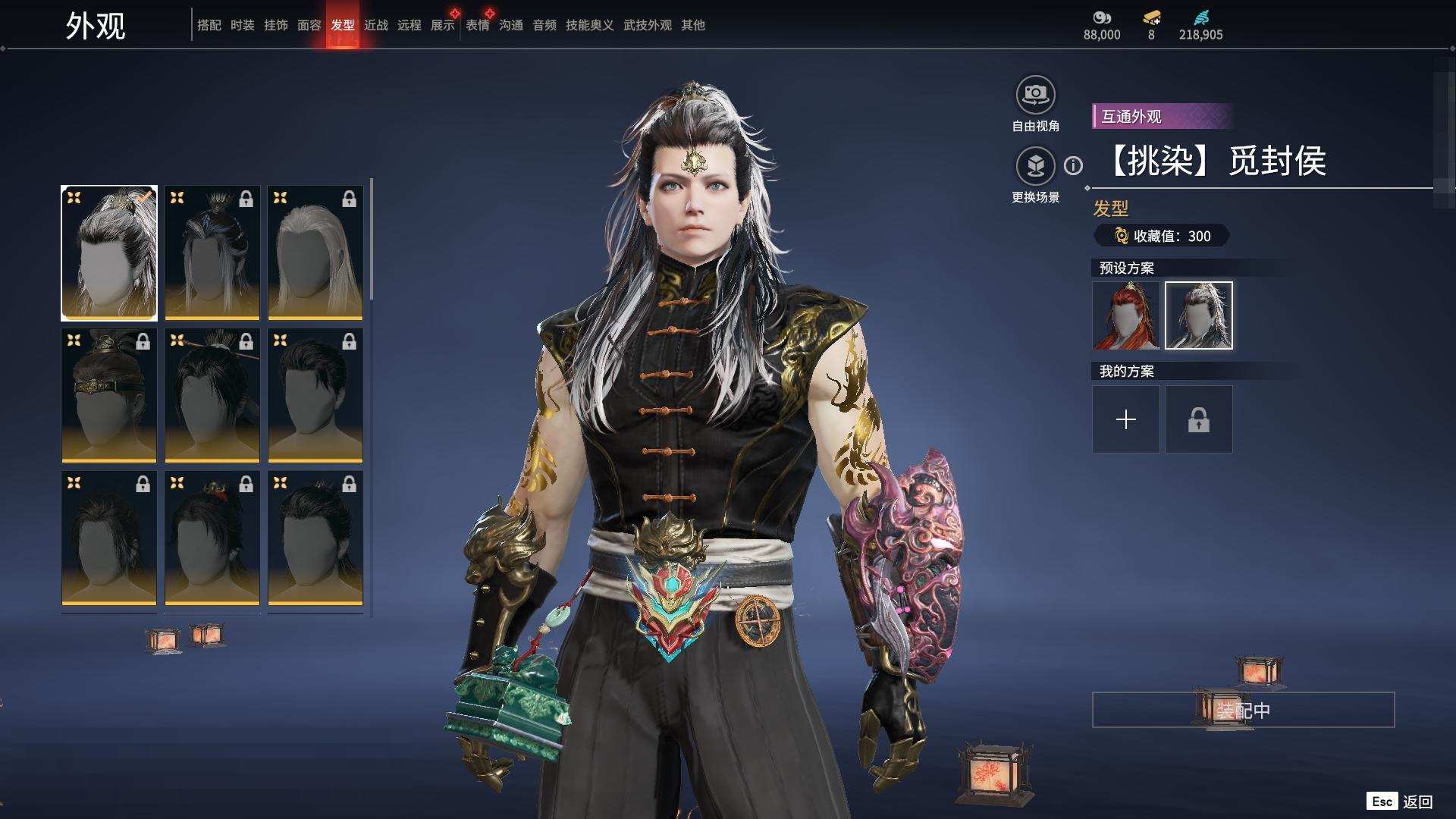This screenshot has height=819, width=1456.
Task: Switch to the 搭配 tab
Action: click(209, 25)
